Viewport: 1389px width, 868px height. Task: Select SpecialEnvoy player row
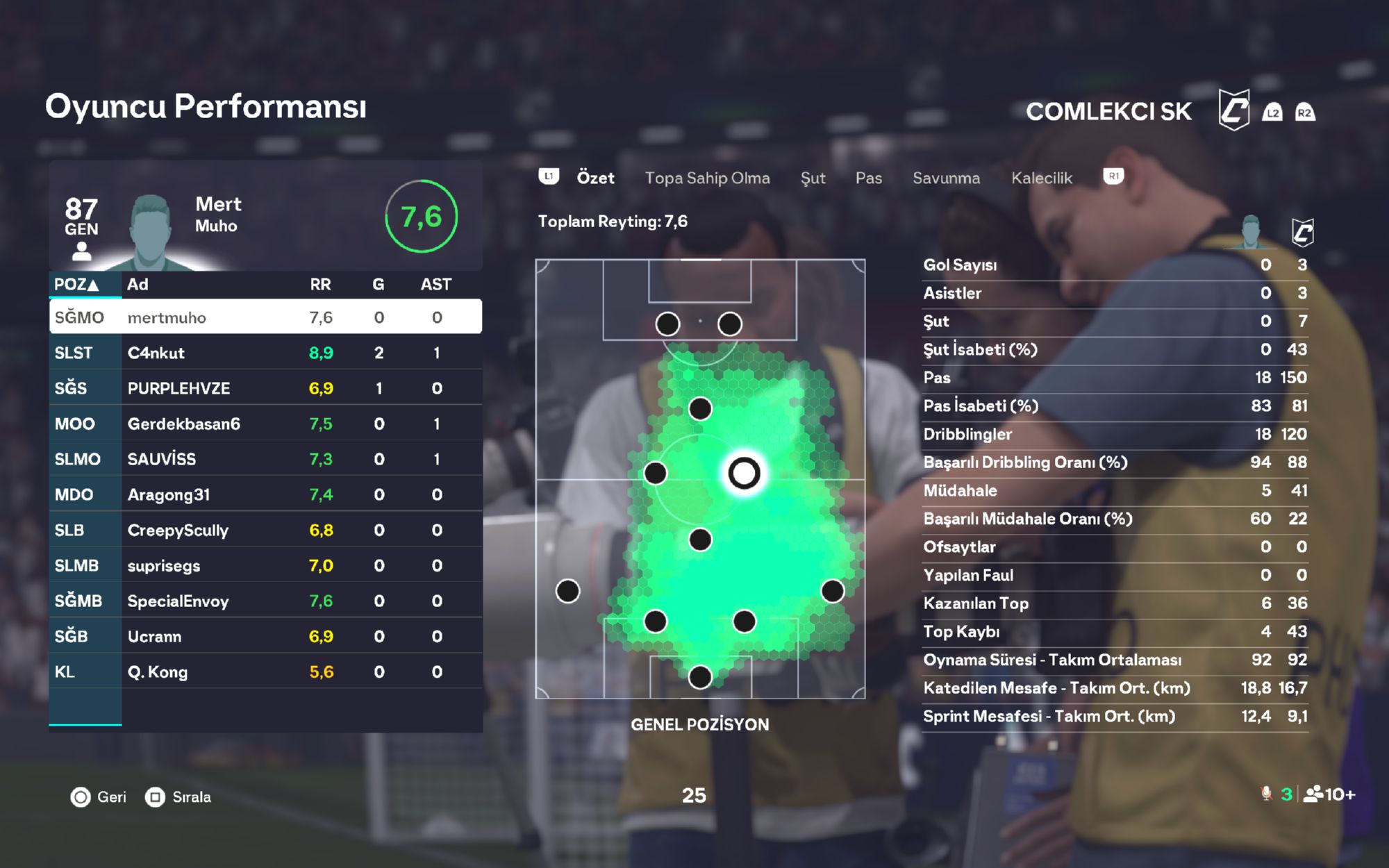click(x=265, y=601)
